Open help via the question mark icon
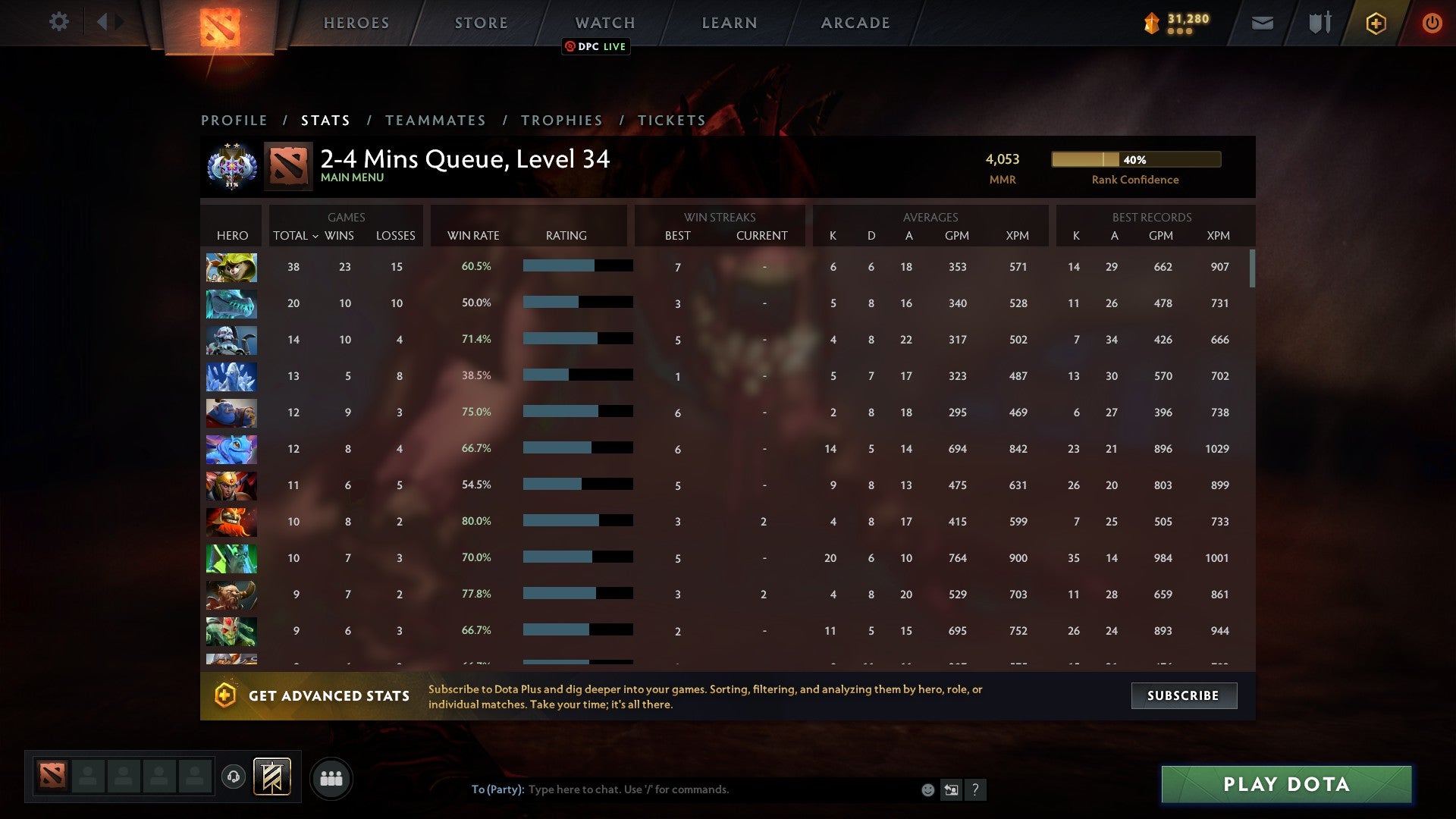The image size is (1456, 819). pos(977,790)
